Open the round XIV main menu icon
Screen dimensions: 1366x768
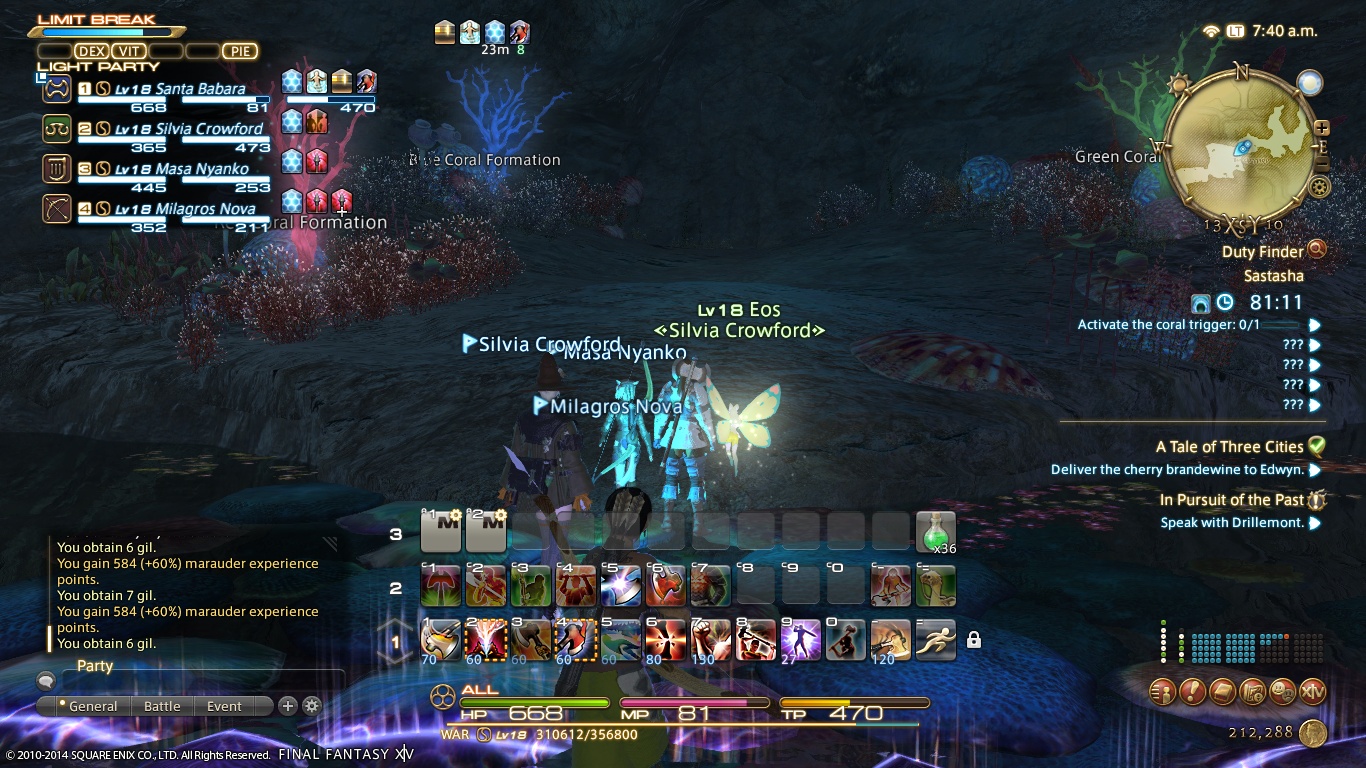1312,691
